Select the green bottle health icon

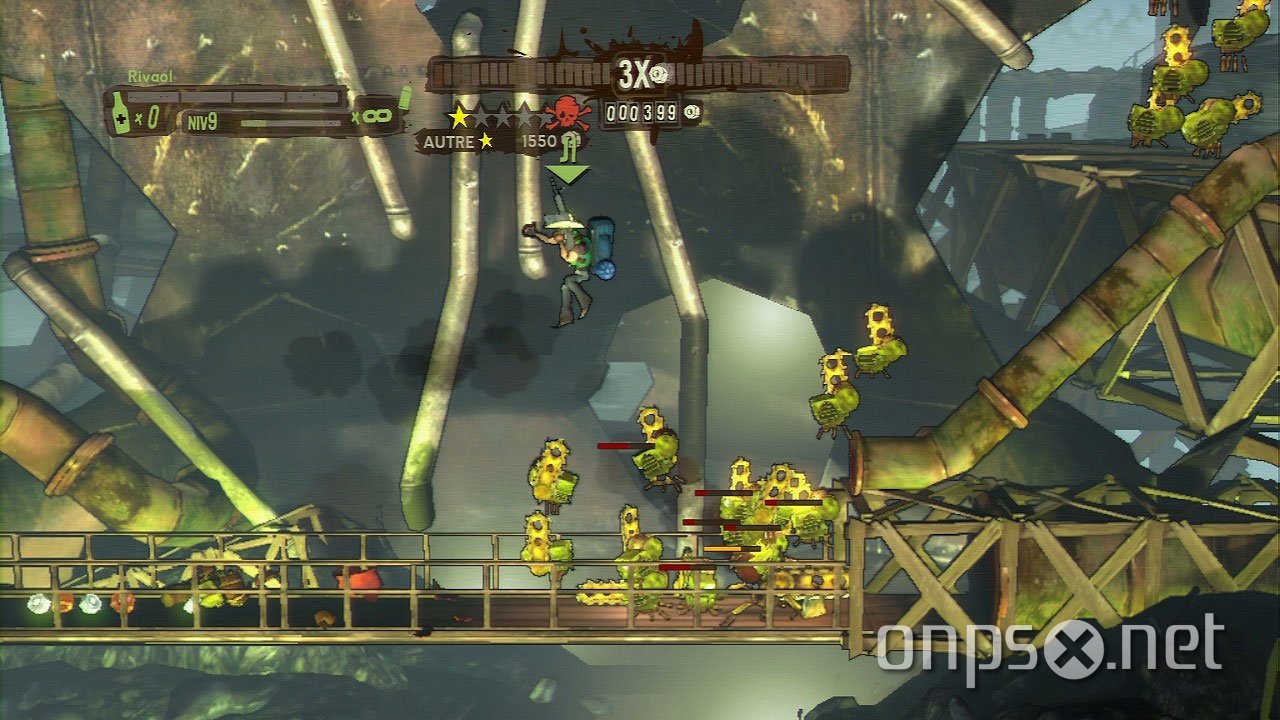[119, 112]
